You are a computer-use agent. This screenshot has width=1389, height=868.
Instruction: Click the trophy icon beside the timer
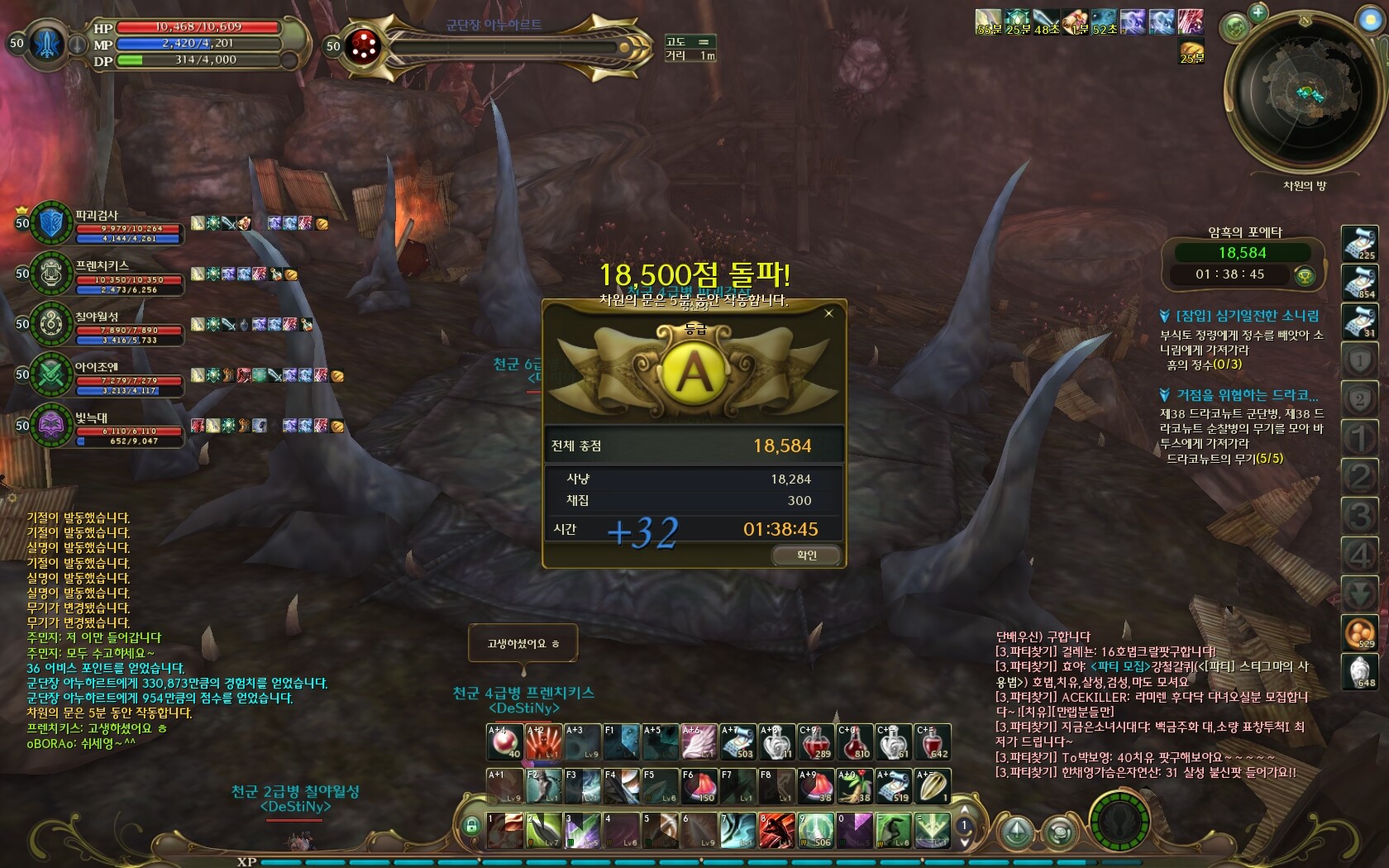(1305, 275)
